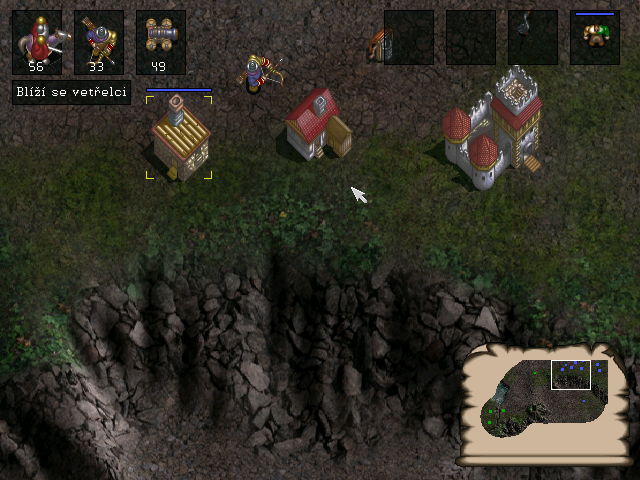Select the highlighted wooden house building
The width and height of the screenshot is (640, 480).
click(179, 138)
